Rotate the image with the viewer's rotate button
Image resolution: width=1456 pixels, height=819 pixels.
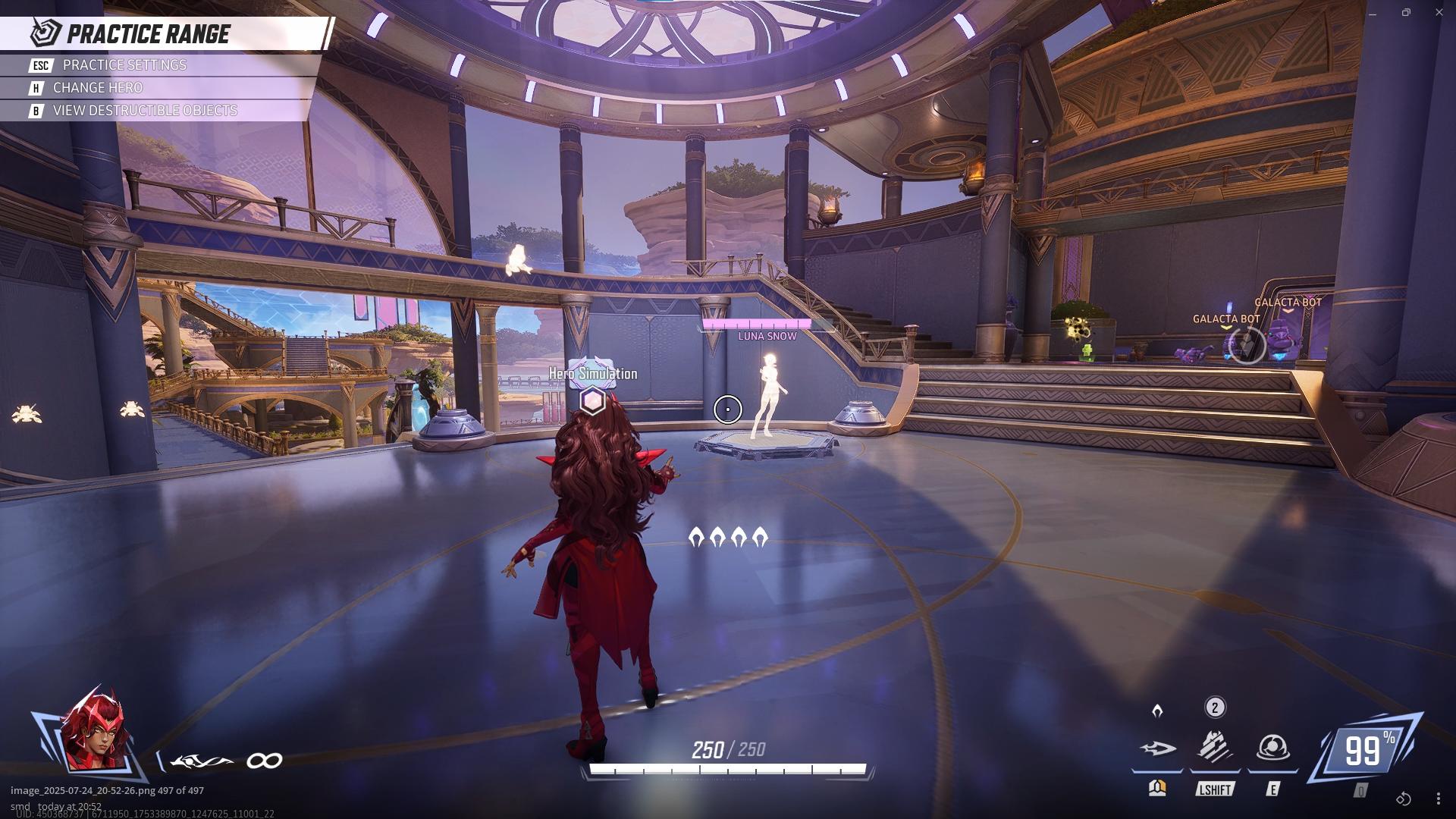pyautogui.click(x=1404, y=799)
